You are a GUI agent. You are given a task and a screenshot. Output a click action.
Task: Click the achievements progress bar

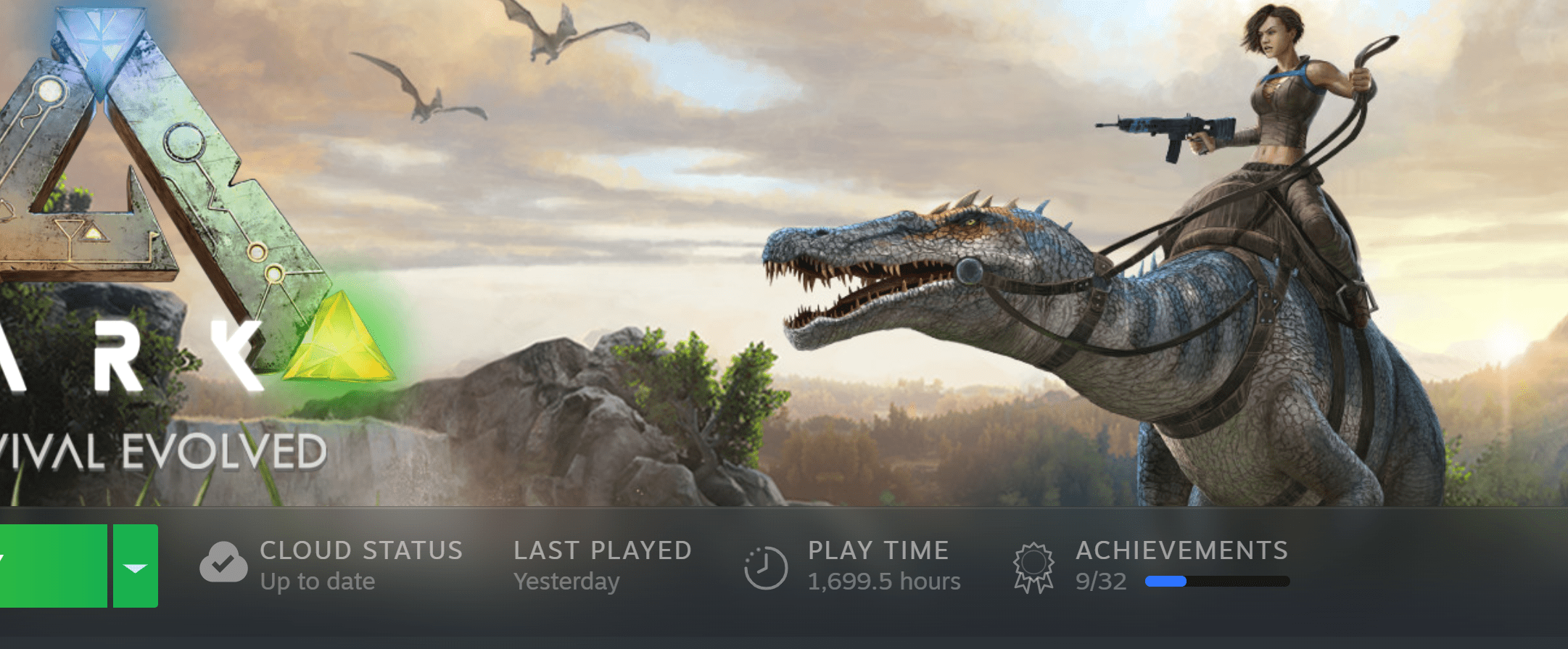point(1218,580)
